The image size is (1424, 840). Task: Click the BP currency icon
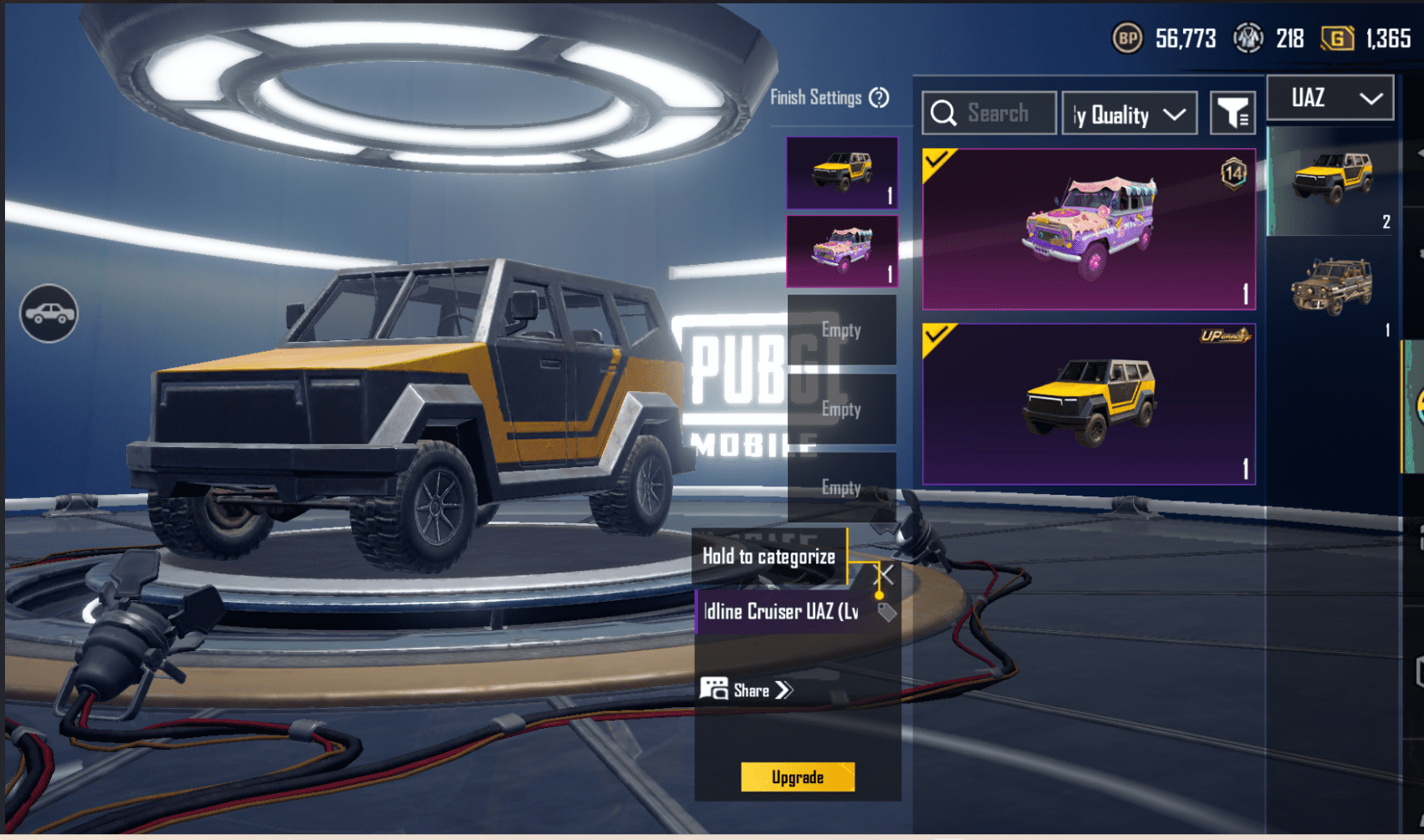(x=1131, y=38)
